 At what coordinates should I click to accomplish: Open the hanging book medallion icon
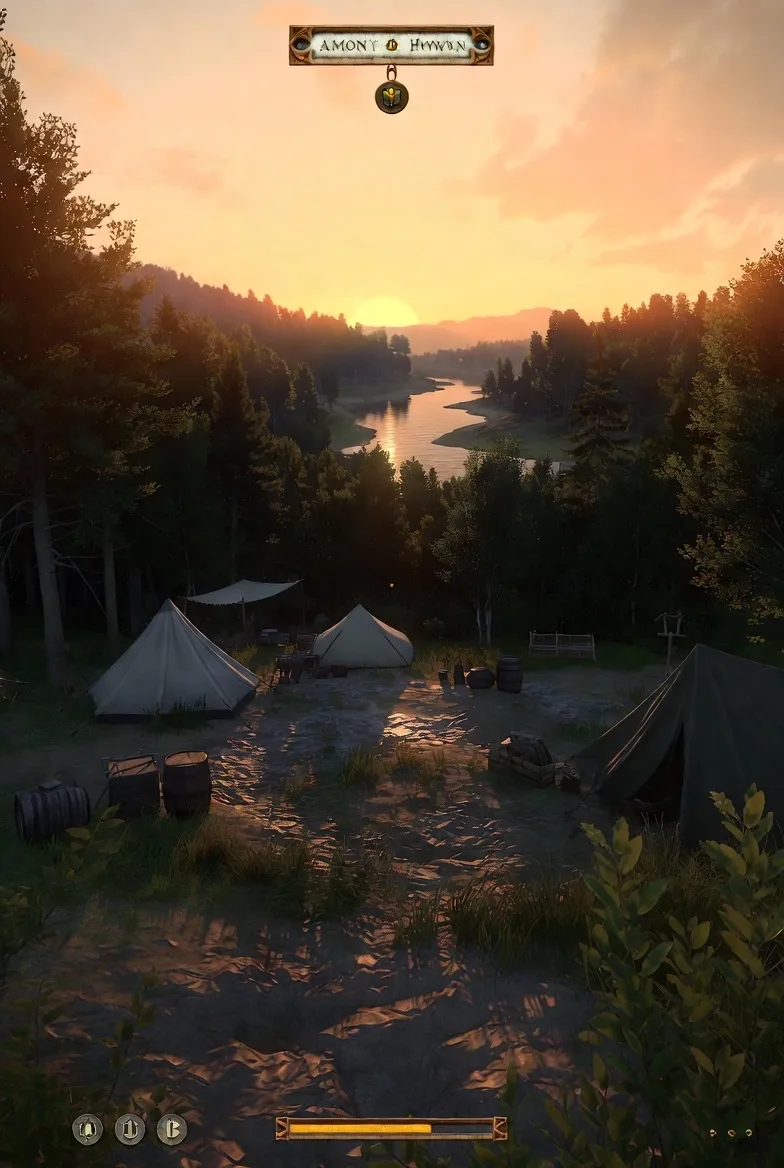click(x=391, y=97)
